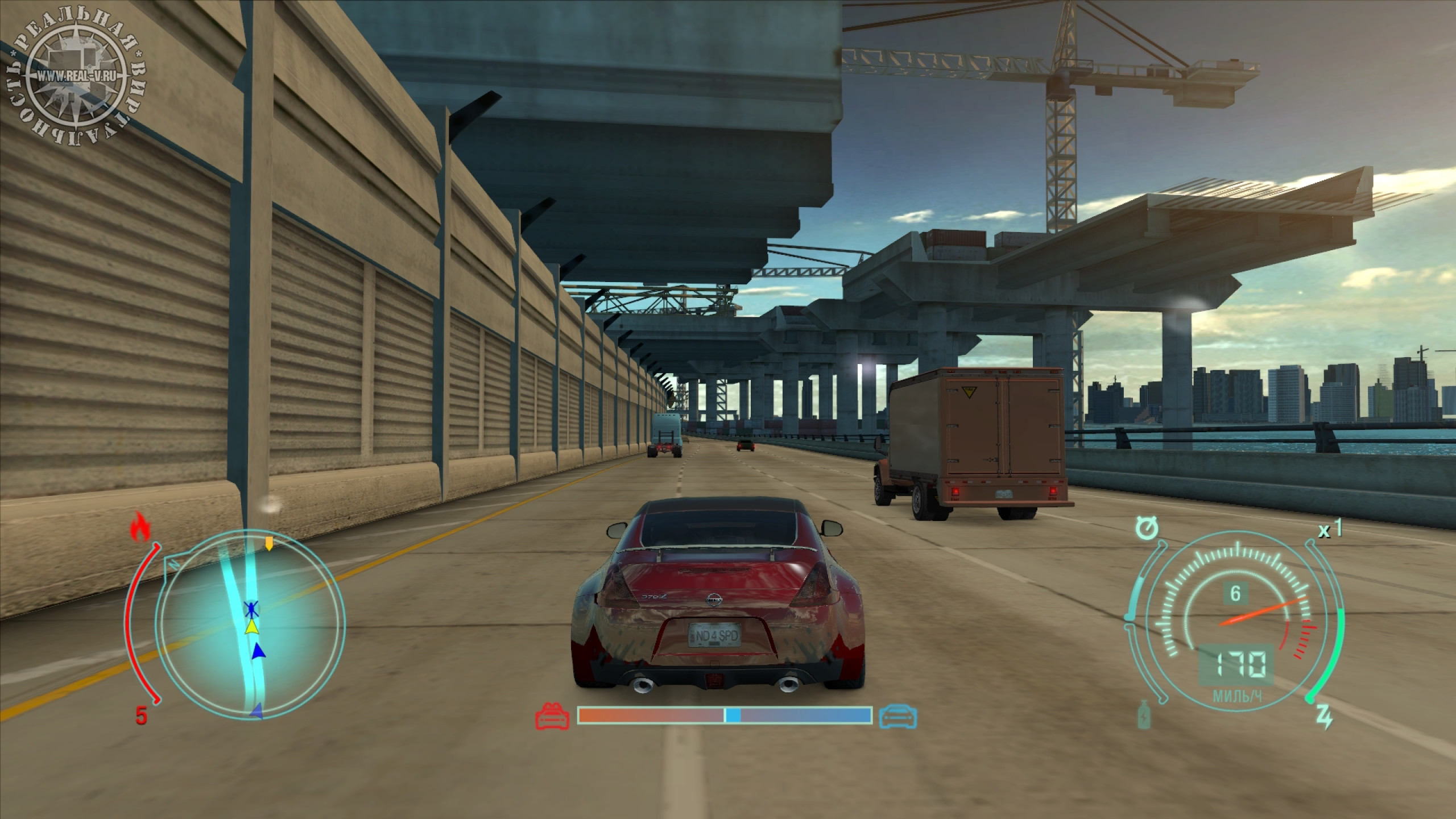The width and height of the screenshot is (1456, 819).
Task: Click the blue racer car icon
Action: point(898,716)
